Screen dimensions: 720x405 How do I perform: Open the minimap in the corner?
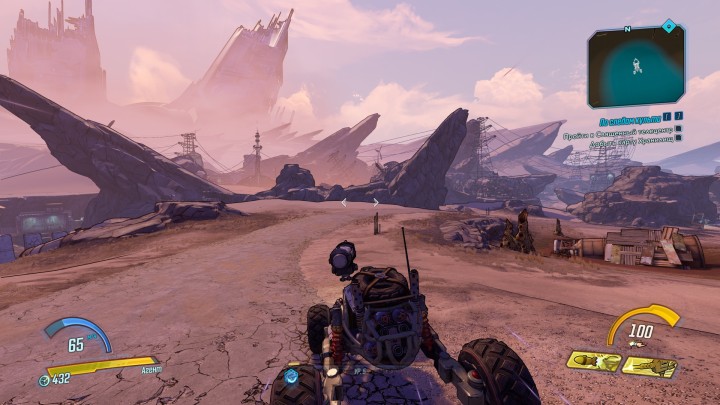pos(636,66)
